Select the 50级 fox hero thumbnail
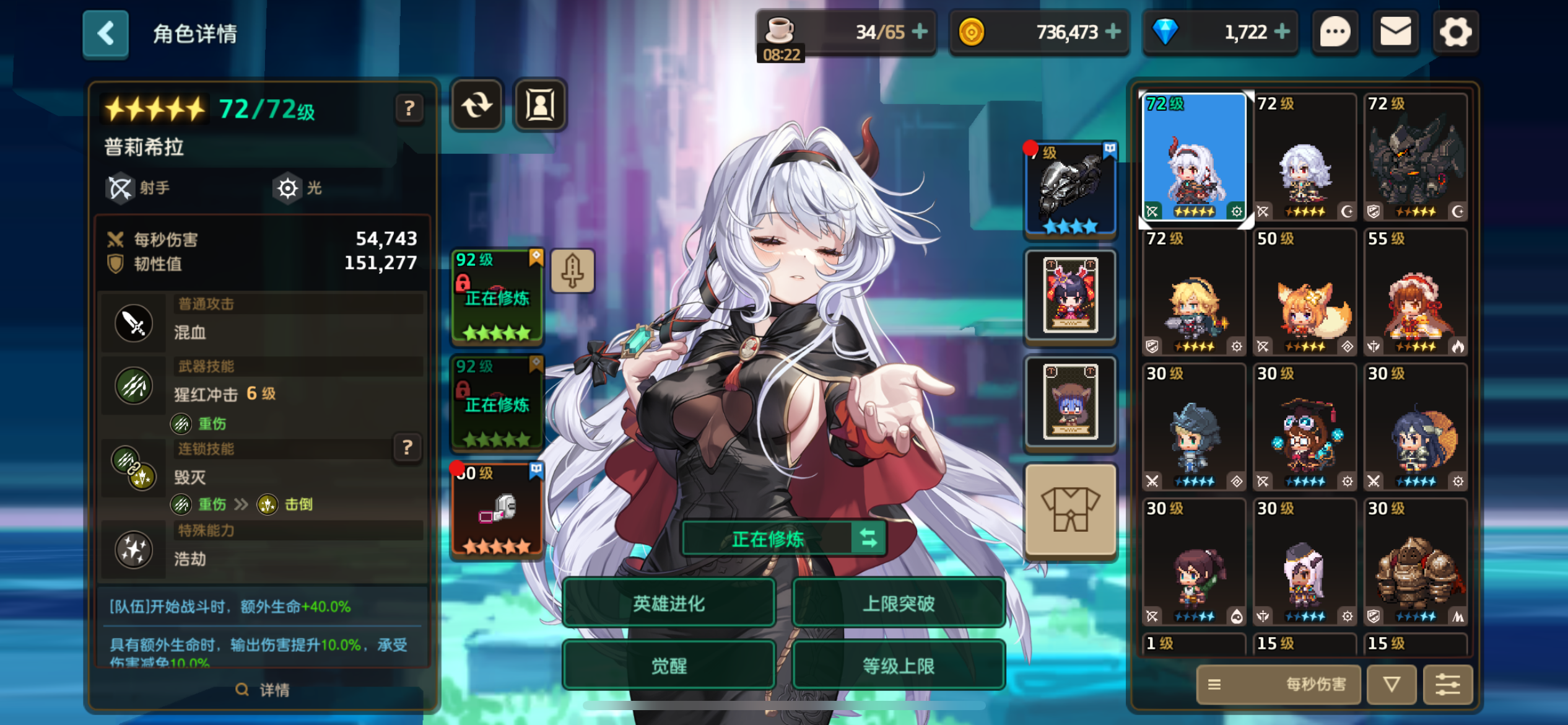 coord(1304,291)
